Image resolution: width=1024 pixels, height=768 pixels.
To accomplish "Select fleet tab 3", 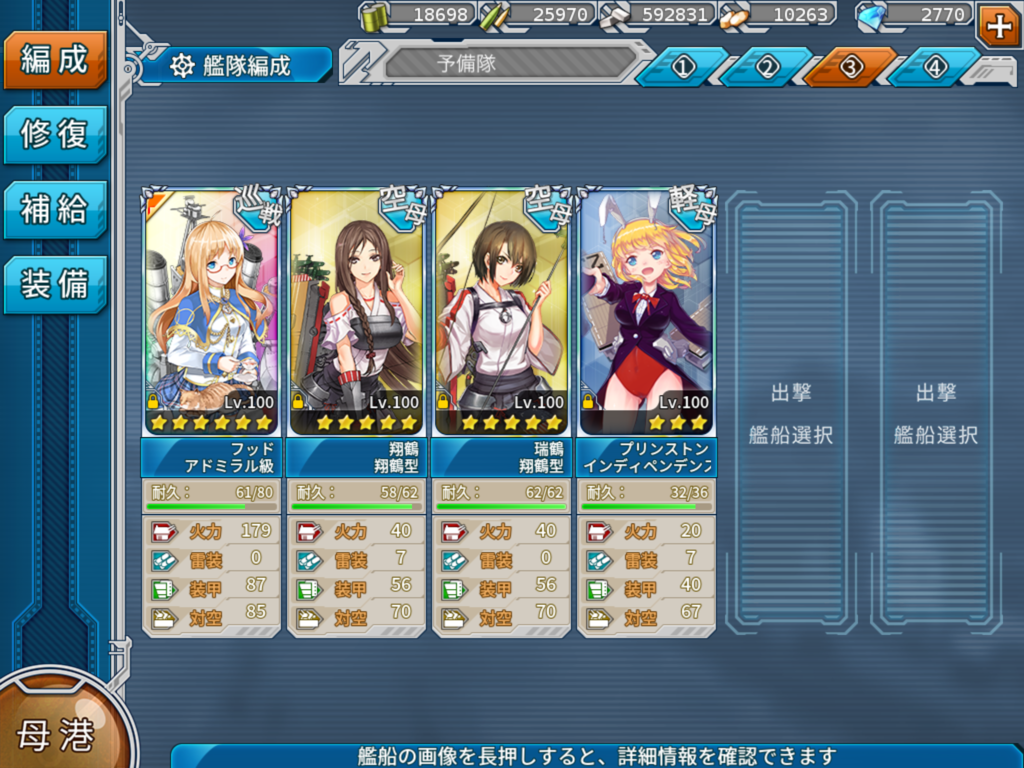I will pos(850,67).
